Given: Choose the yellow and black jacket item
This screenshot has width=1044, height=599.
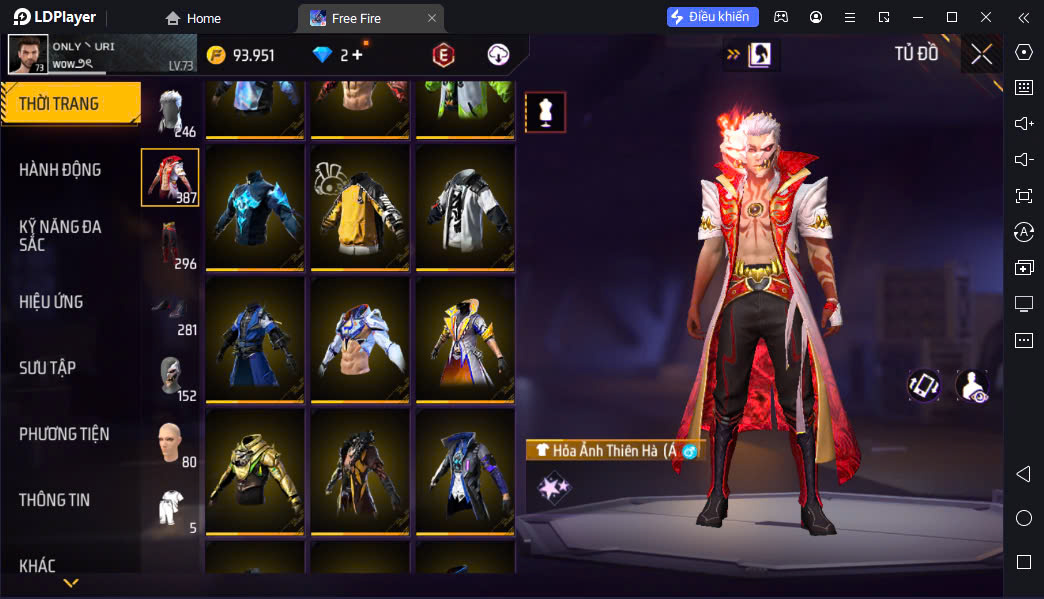Looking at the screenshot, I should point(360,206).
